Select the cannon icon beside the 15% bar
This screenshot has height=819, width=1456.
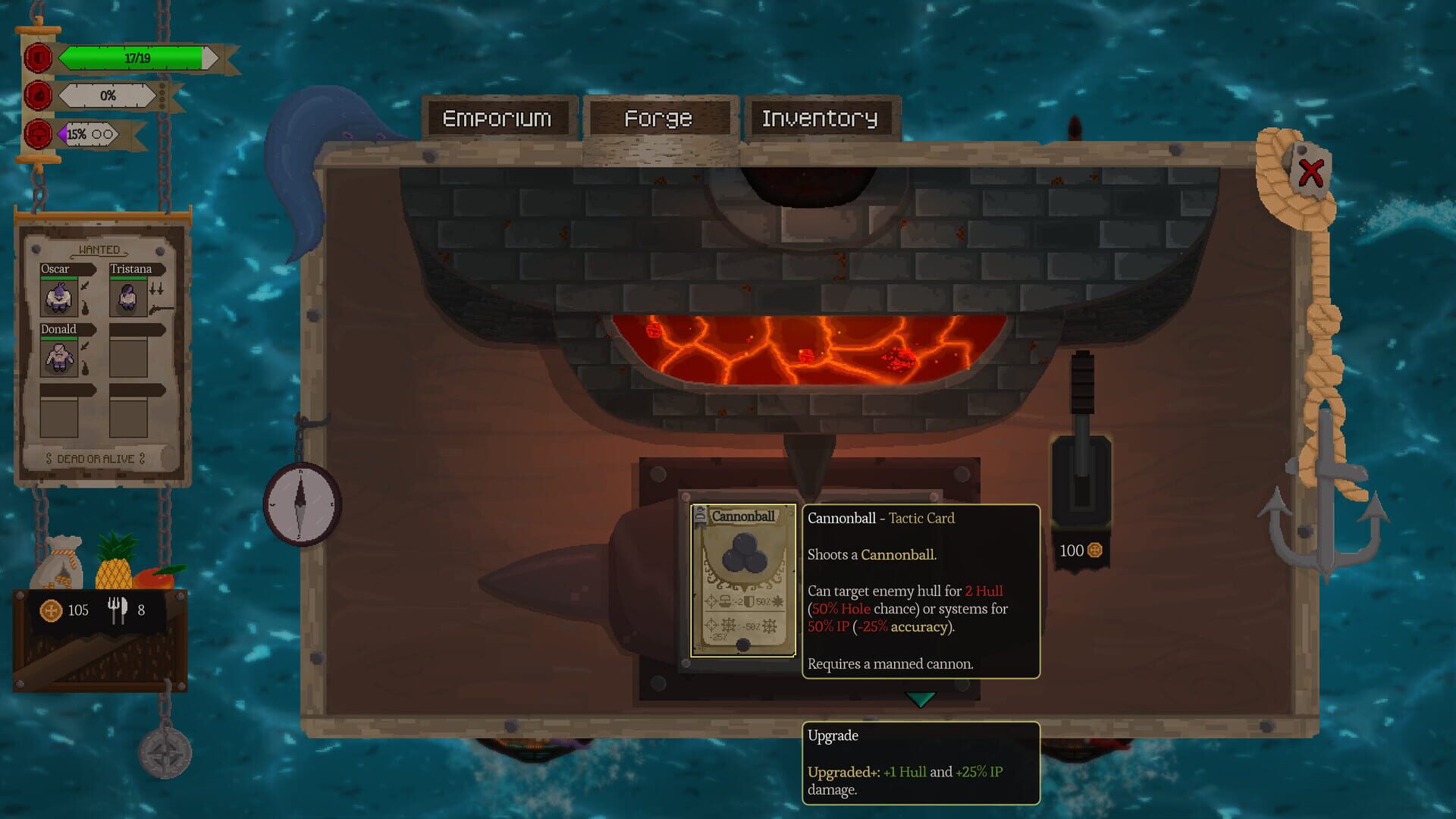[x=39, y=133]
